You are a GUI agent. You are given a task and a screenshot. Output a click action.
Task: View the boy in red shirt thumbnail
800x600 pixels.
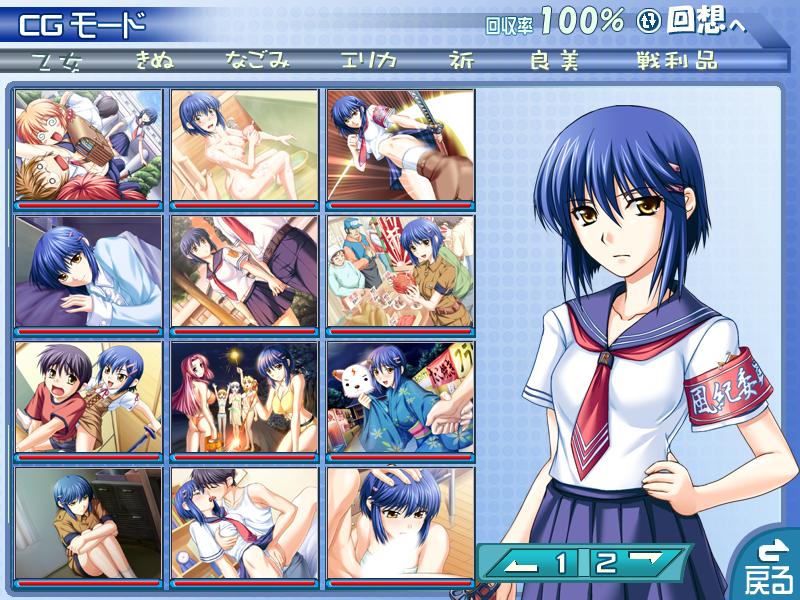(88, 397)
